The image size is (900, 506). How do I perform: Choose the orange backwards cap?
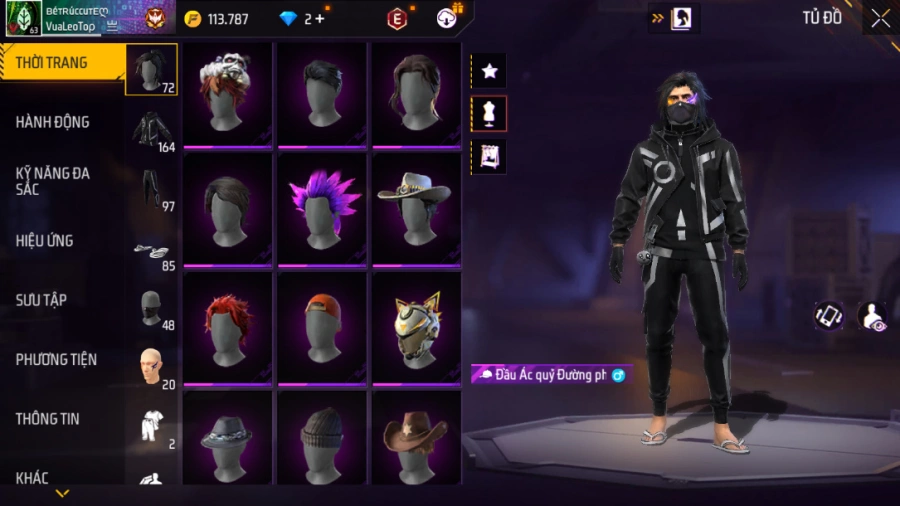(322, 327)
